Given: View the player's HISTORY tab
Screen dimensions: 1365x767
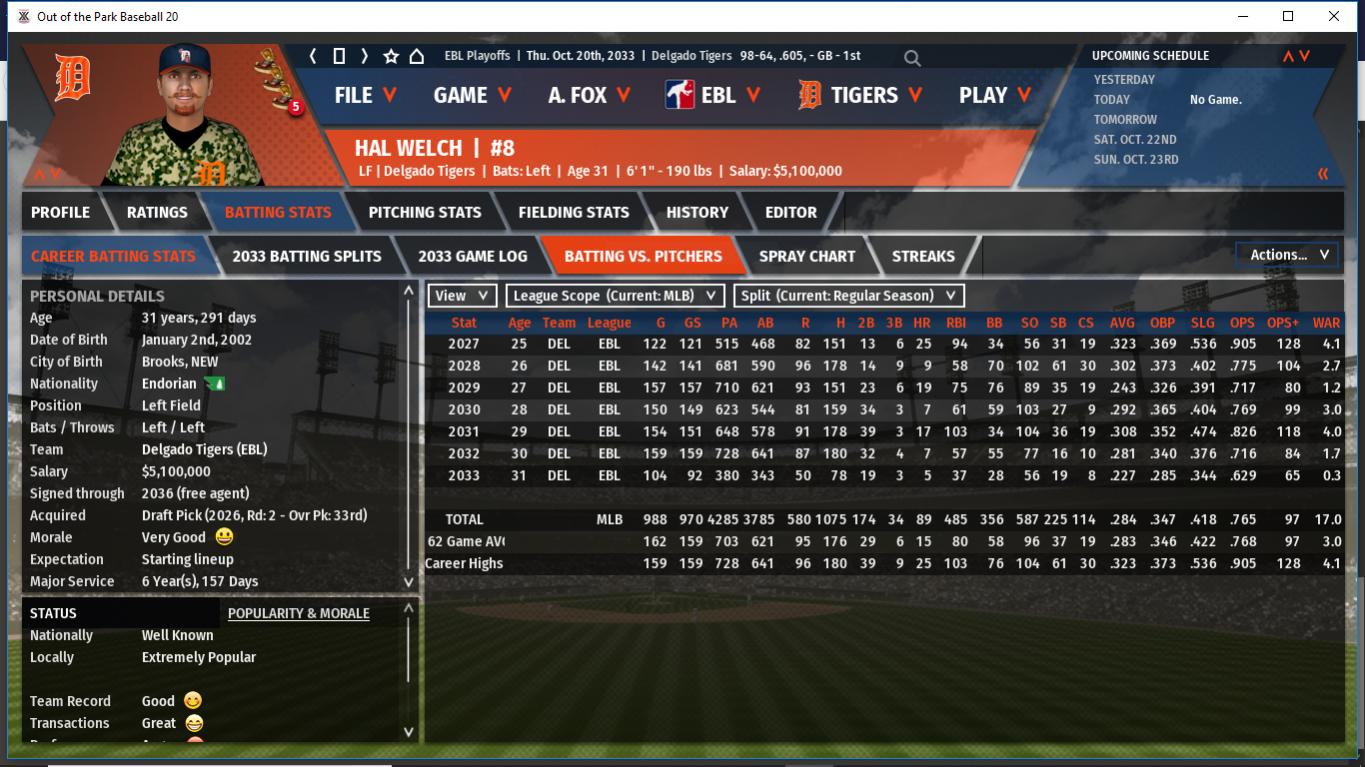Looking at the screenshot, I should (697, 212).
